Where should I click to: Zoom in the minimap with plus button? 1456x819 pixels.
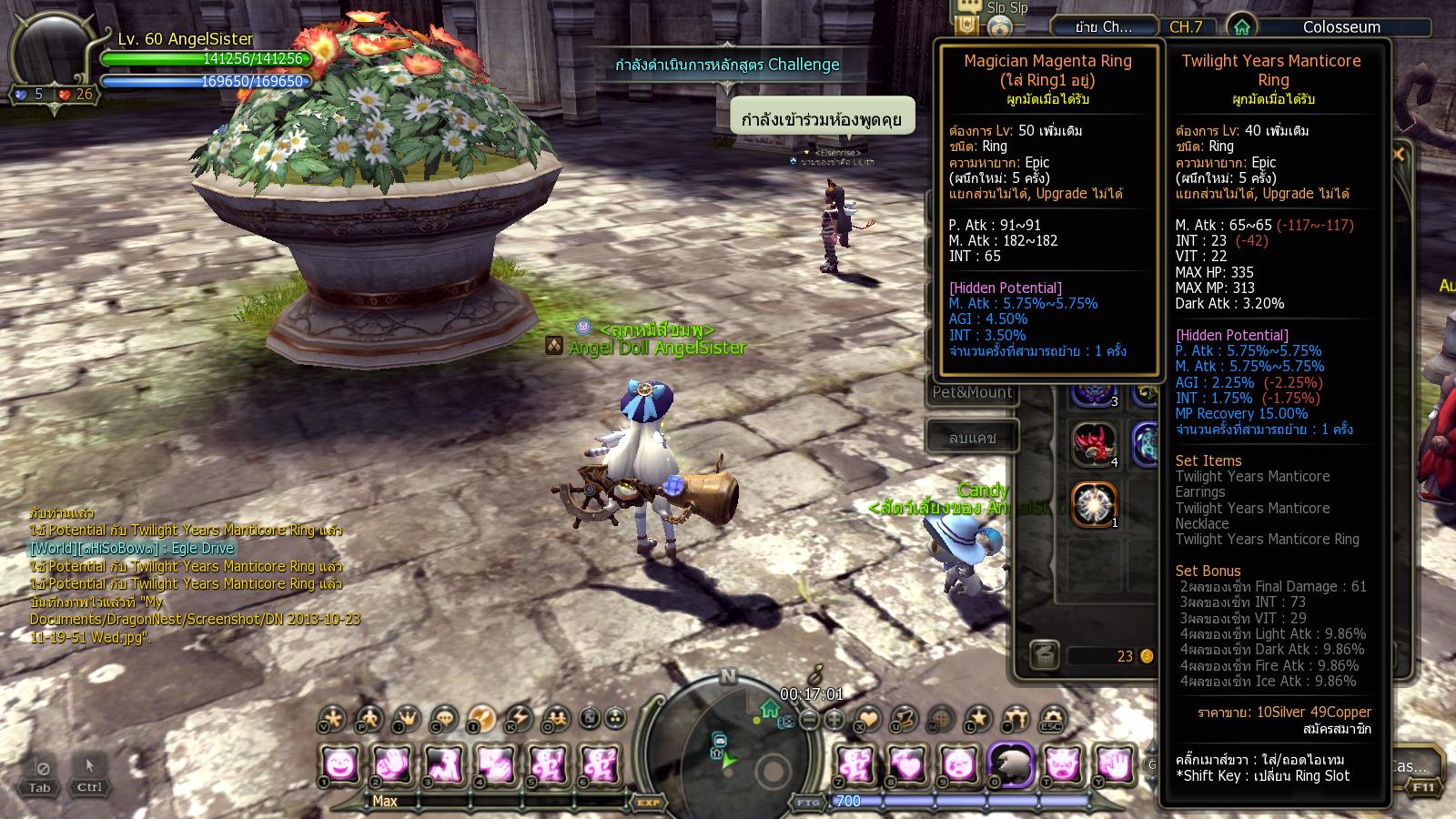834,720
